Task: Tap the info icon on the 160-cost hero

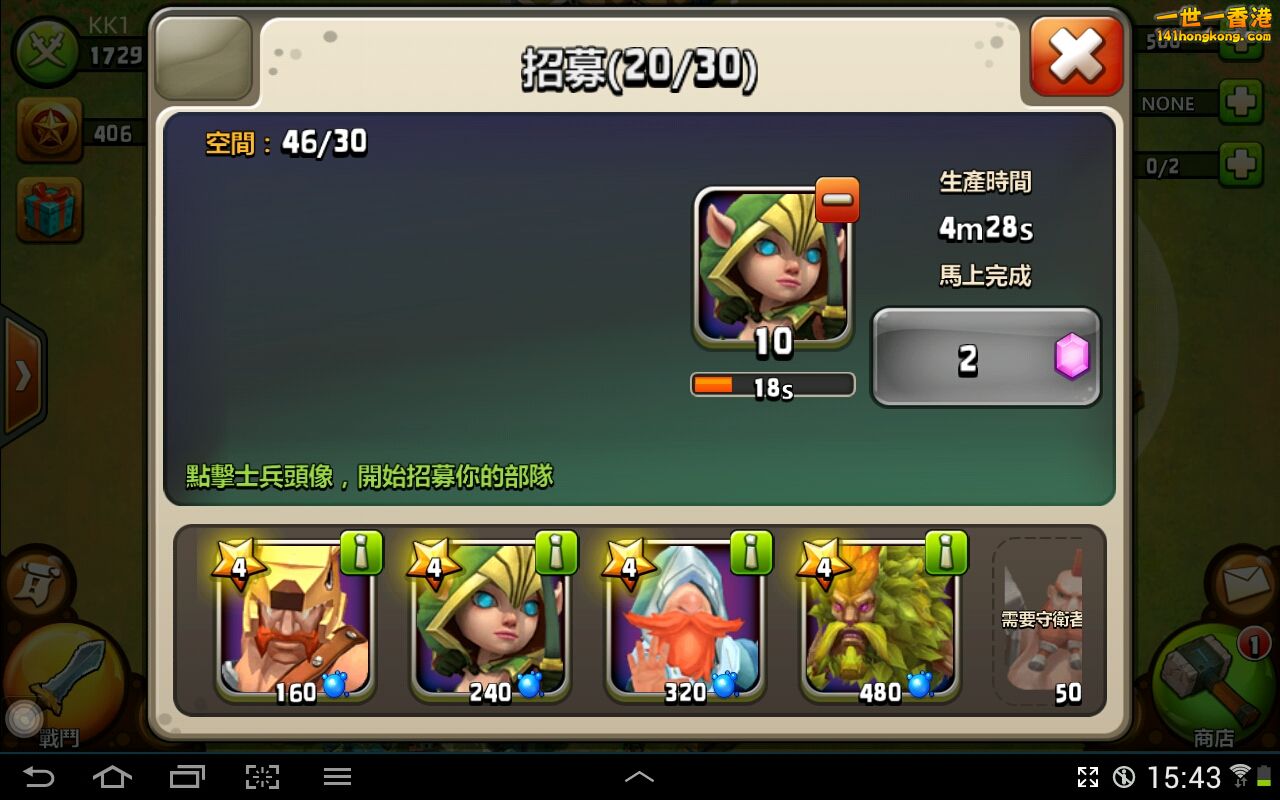Action: tap(363, 551)
